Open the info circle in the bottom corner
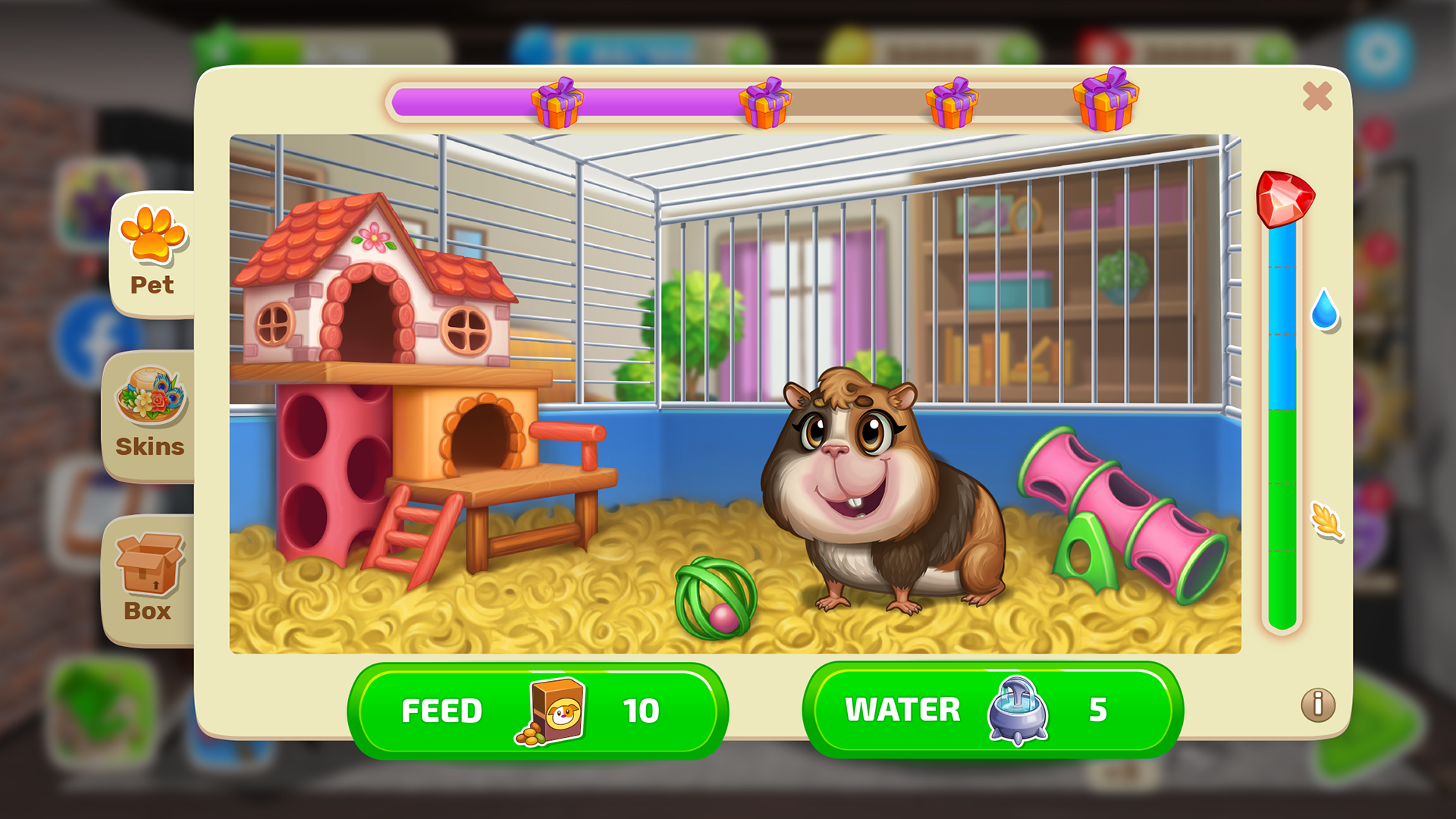1456x819 pixels. tap(1318, 704)
